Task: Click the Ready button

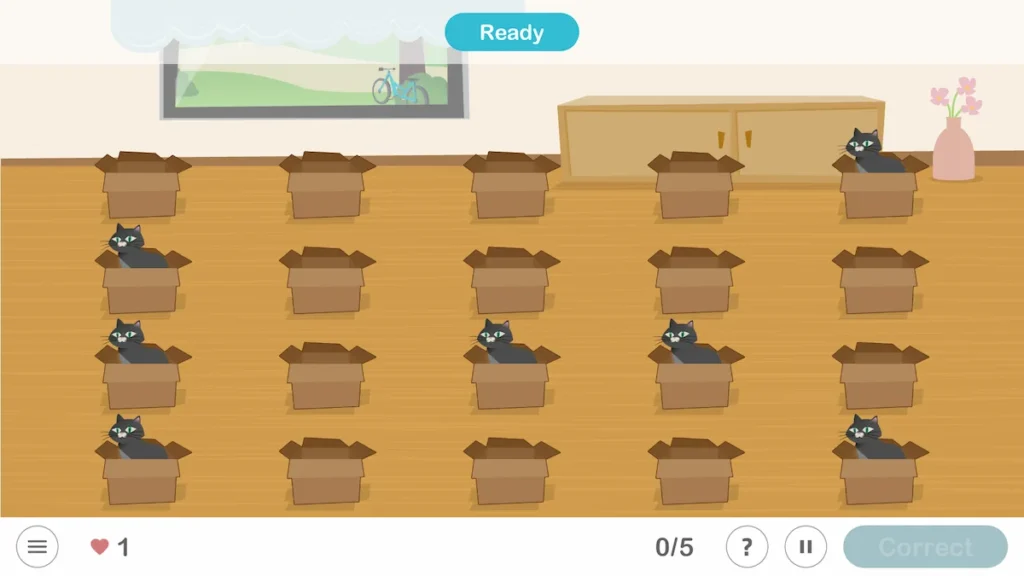Action: 511,32
